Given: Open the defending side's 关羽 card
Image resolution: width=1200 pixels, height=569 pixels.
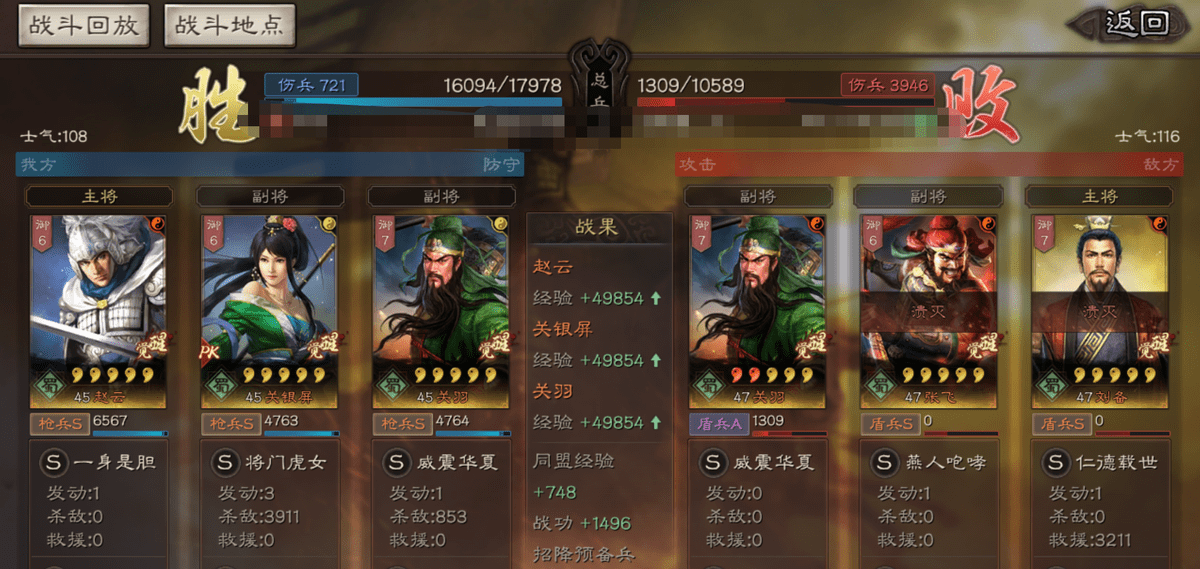Looking at the screenshot, I should coord(441,310).
